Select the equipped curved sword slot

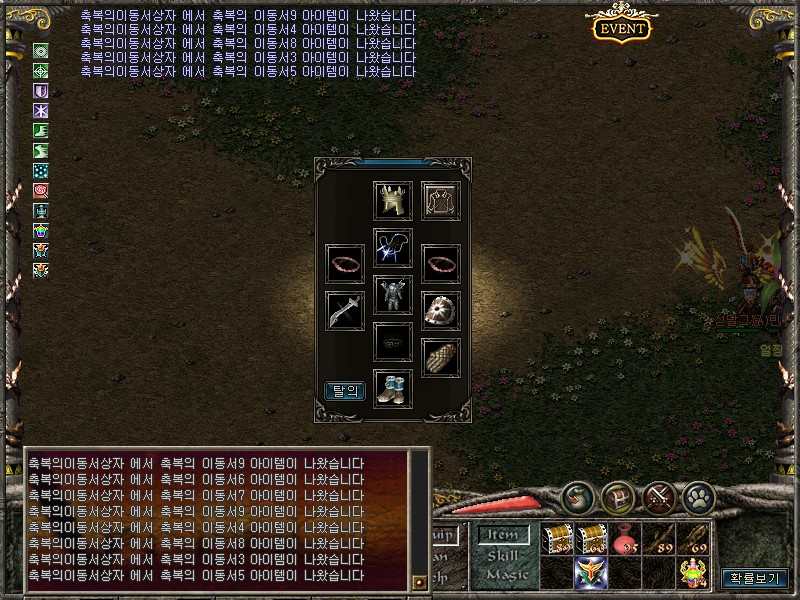click(x=345, y=311)
